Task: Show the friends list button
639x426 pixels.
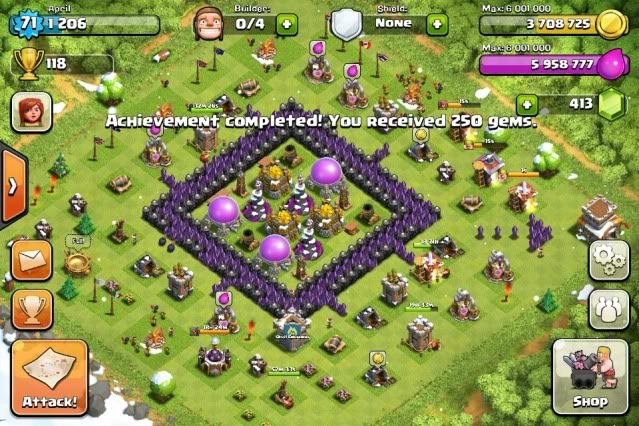Action: coord(609,307)
